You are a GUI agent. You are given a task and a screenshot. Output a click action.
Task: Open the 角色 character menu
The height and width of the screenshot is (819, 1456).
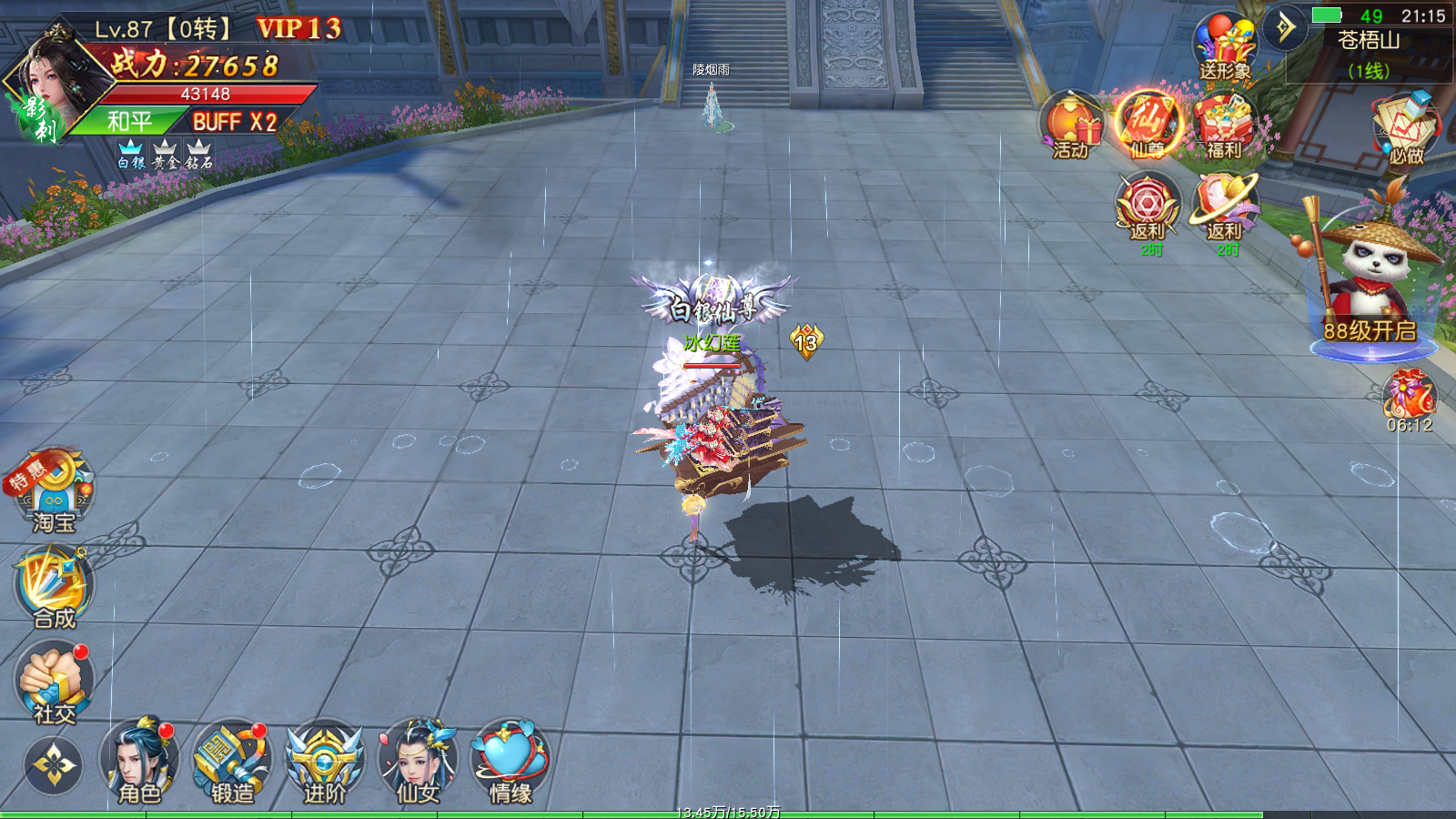click(x=138, y=763)
